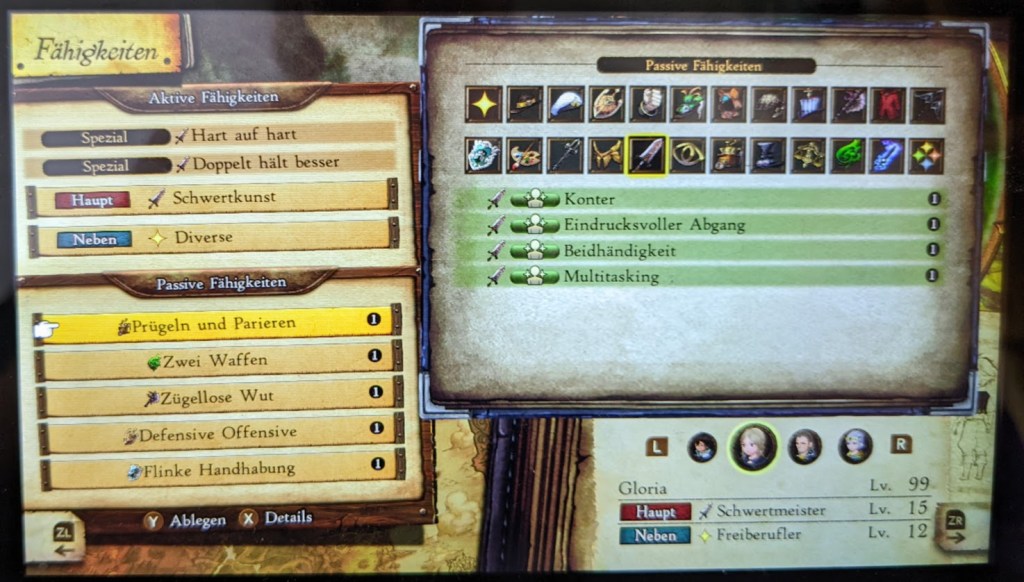
Task: Choose the Konter passive ability
Action: click(700, 199)
